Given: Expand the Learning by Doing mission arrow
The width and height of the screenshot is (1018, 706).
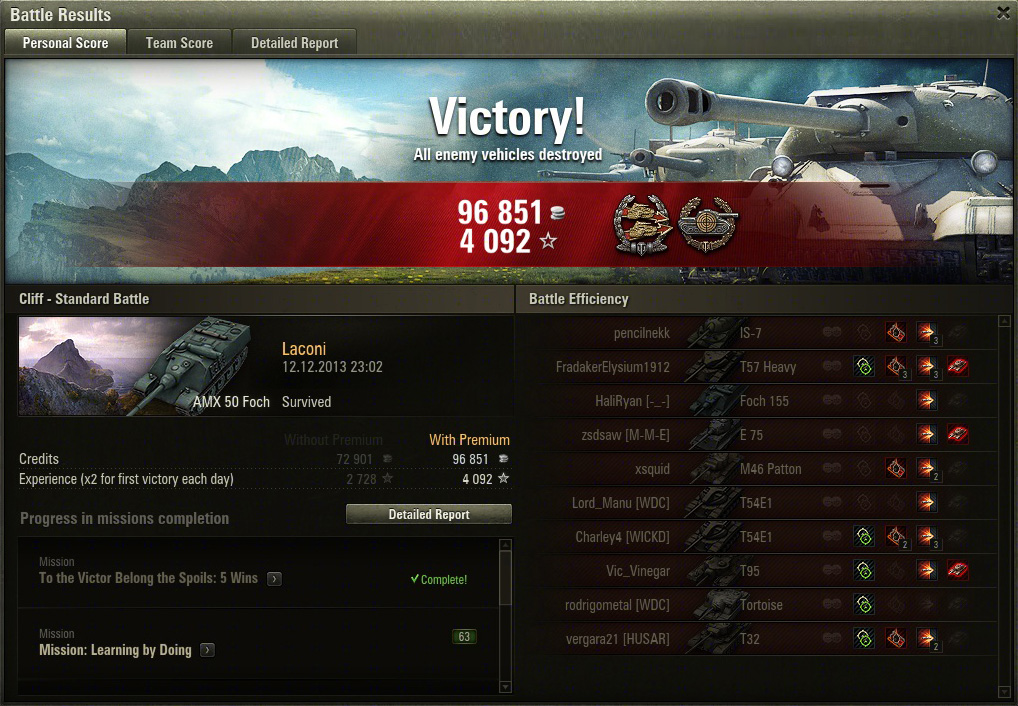Looking at the screenshot, I should 207,650.
